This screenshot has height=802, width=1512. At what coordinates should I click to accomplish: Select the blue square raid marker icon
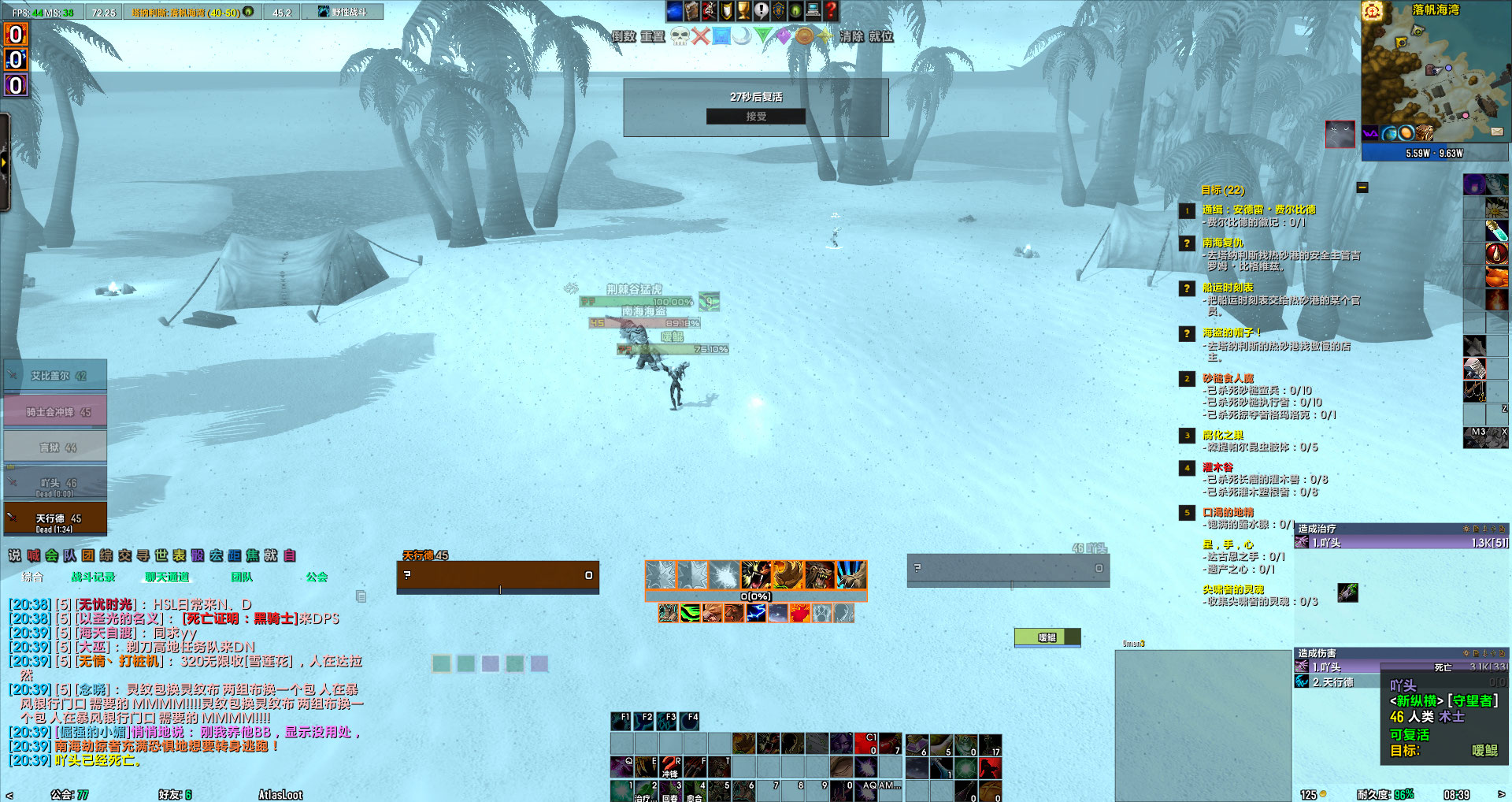(721, 36)
